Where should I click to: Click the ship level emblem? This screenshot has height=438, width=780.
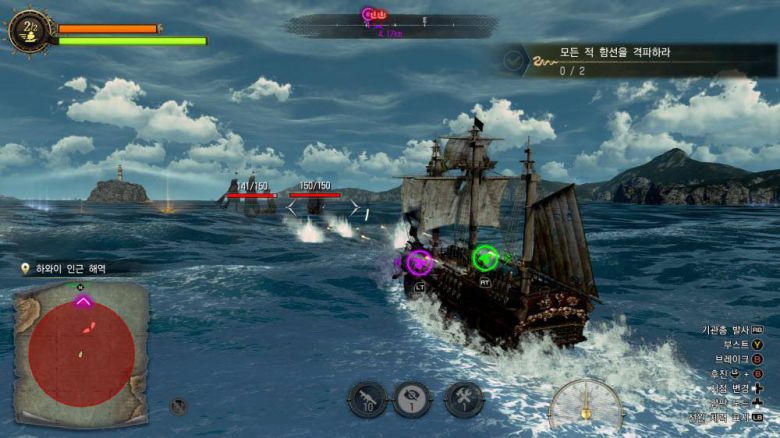[x=29, y=32]
